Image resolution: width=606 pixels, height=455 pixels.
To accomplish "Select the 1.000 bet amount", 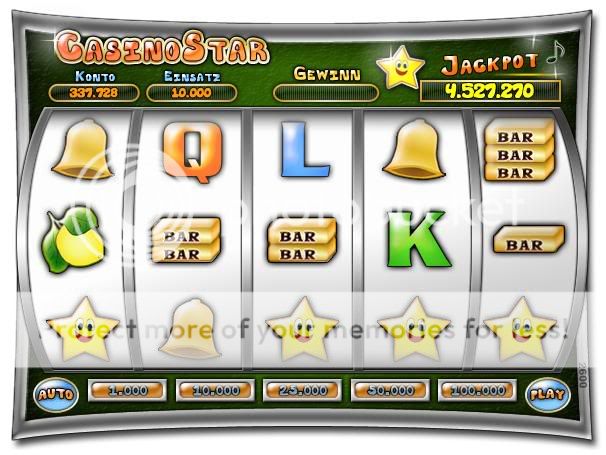I will (x=124, y=389).
